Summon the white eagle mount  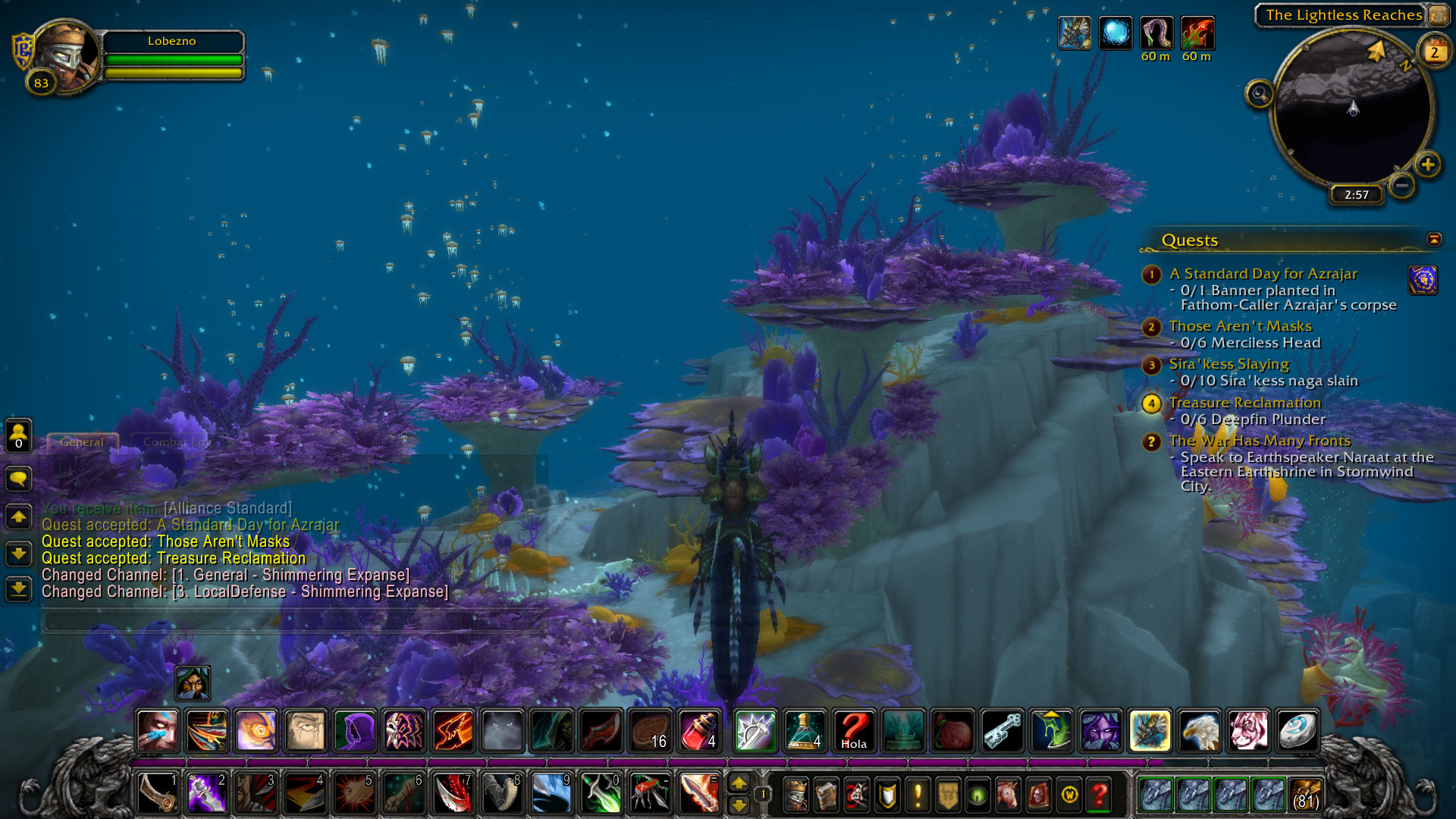(1199, 731)
